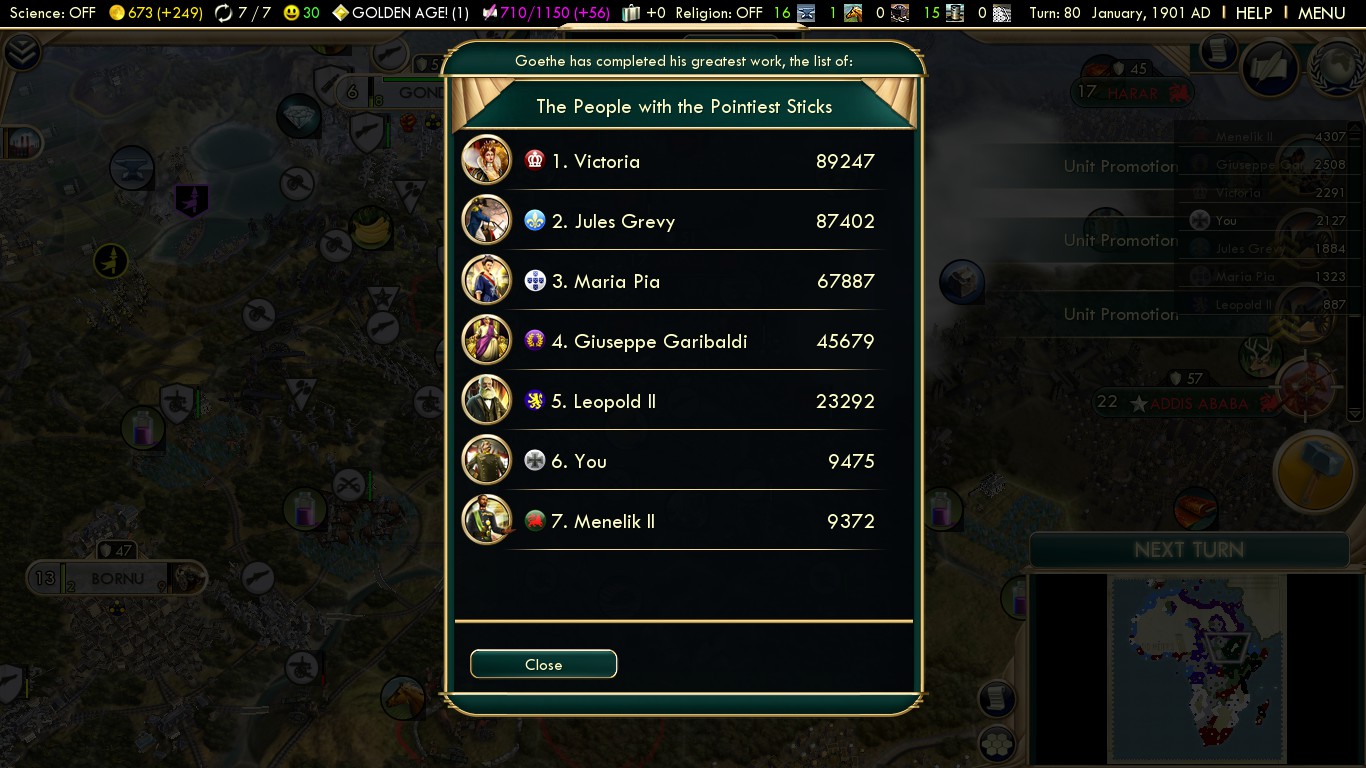Click Menelik II's ranking row
This screenshot has width=1366, height=768.
(670, 521)
